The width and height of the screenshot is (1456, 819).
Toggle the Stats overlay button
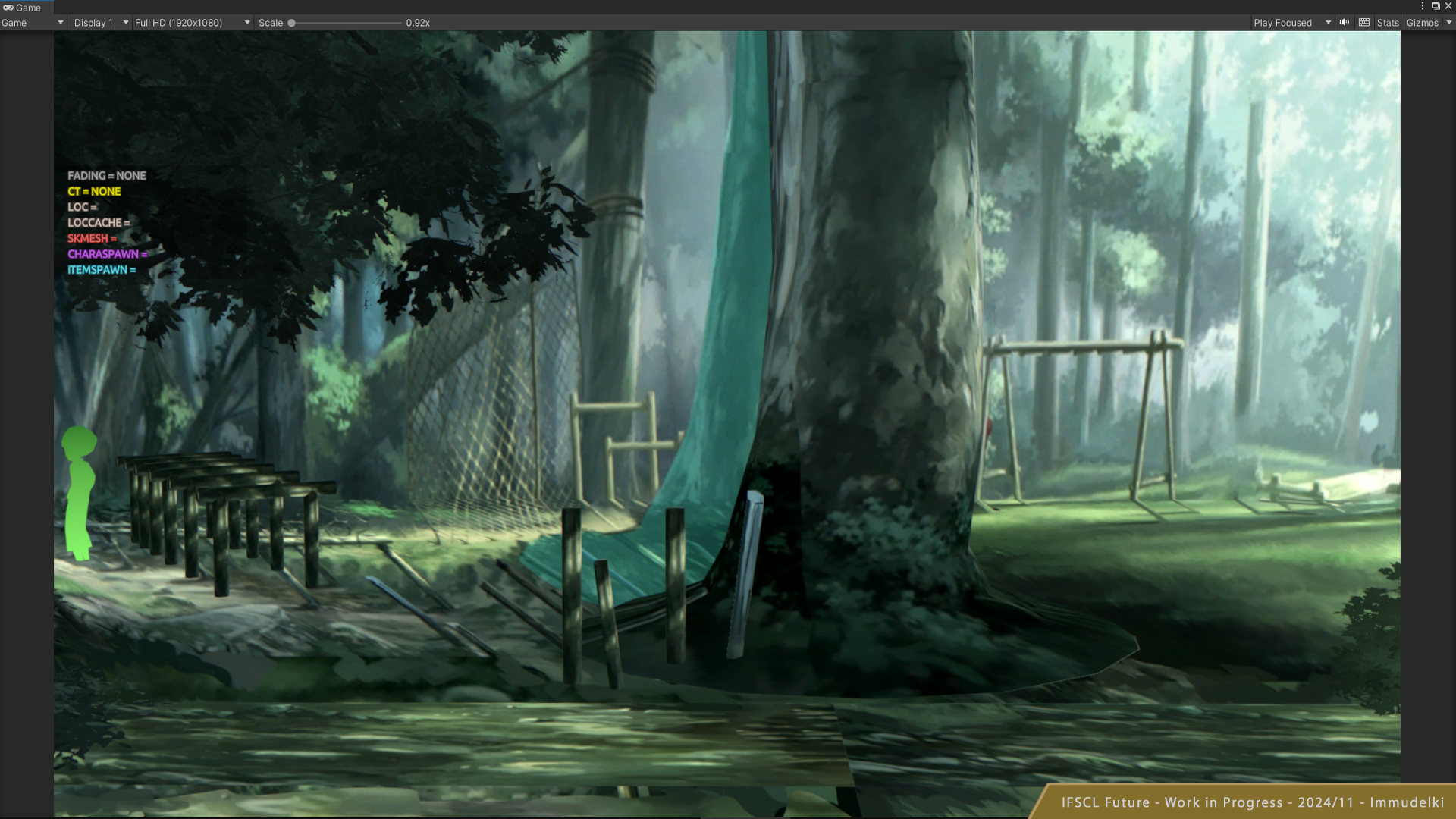click(1387, 23)
